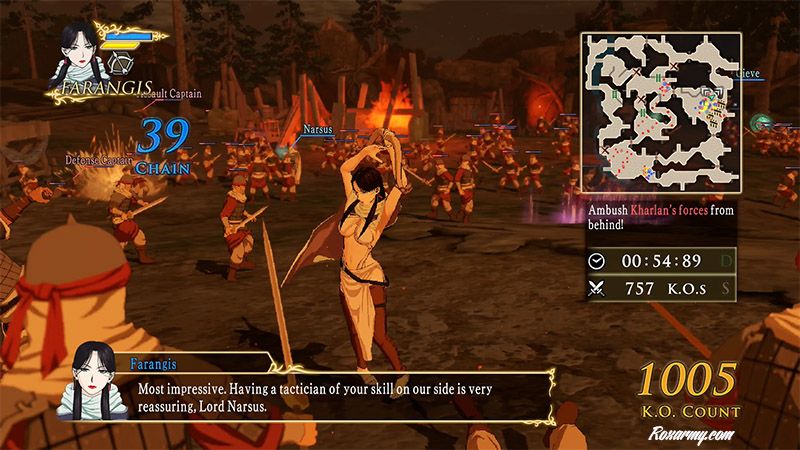Select the Narsus ally name tag

(316, 128)
